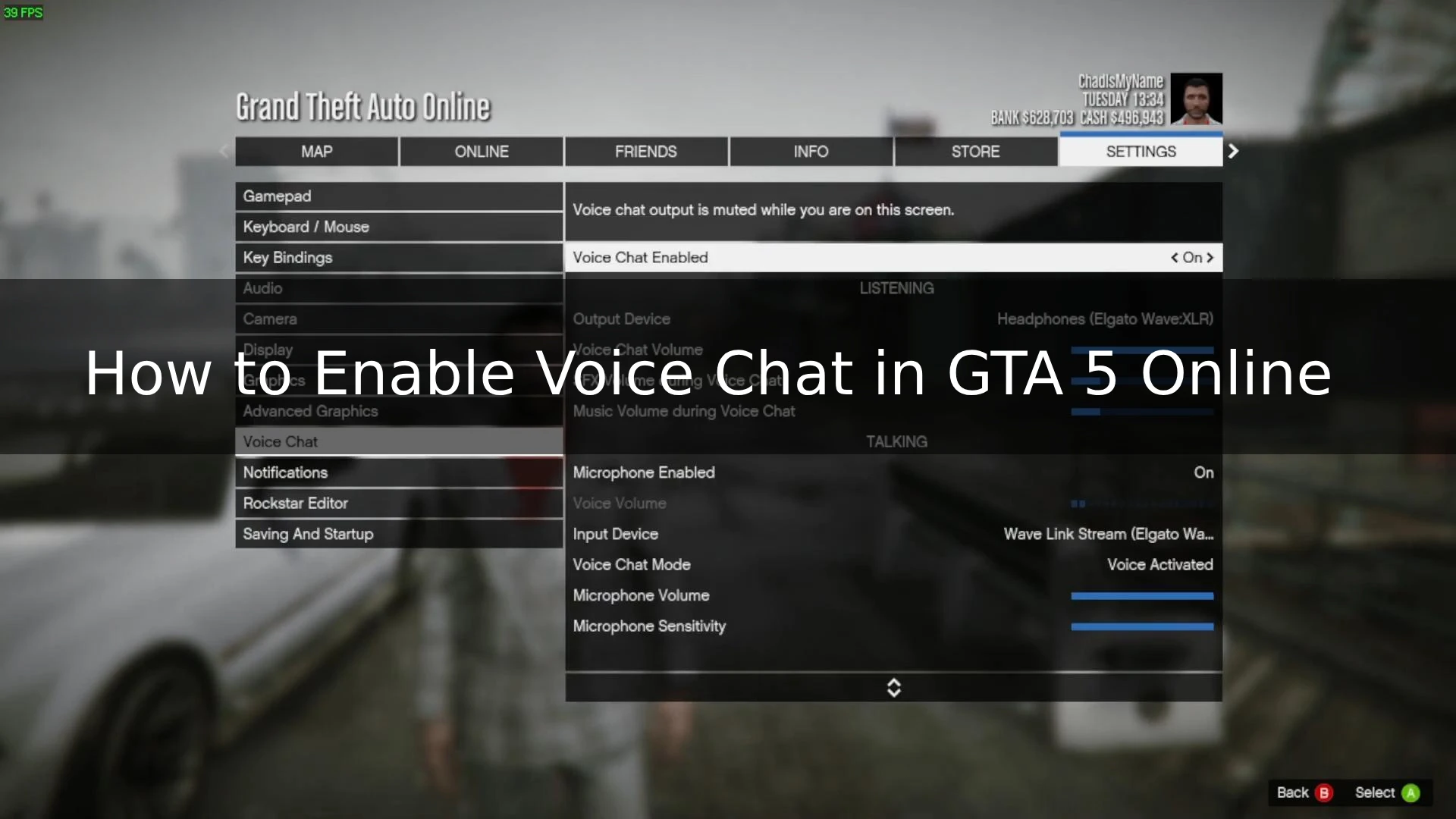
Task: Adjust the Microphone Volume slider
Action: [1141, 595]
